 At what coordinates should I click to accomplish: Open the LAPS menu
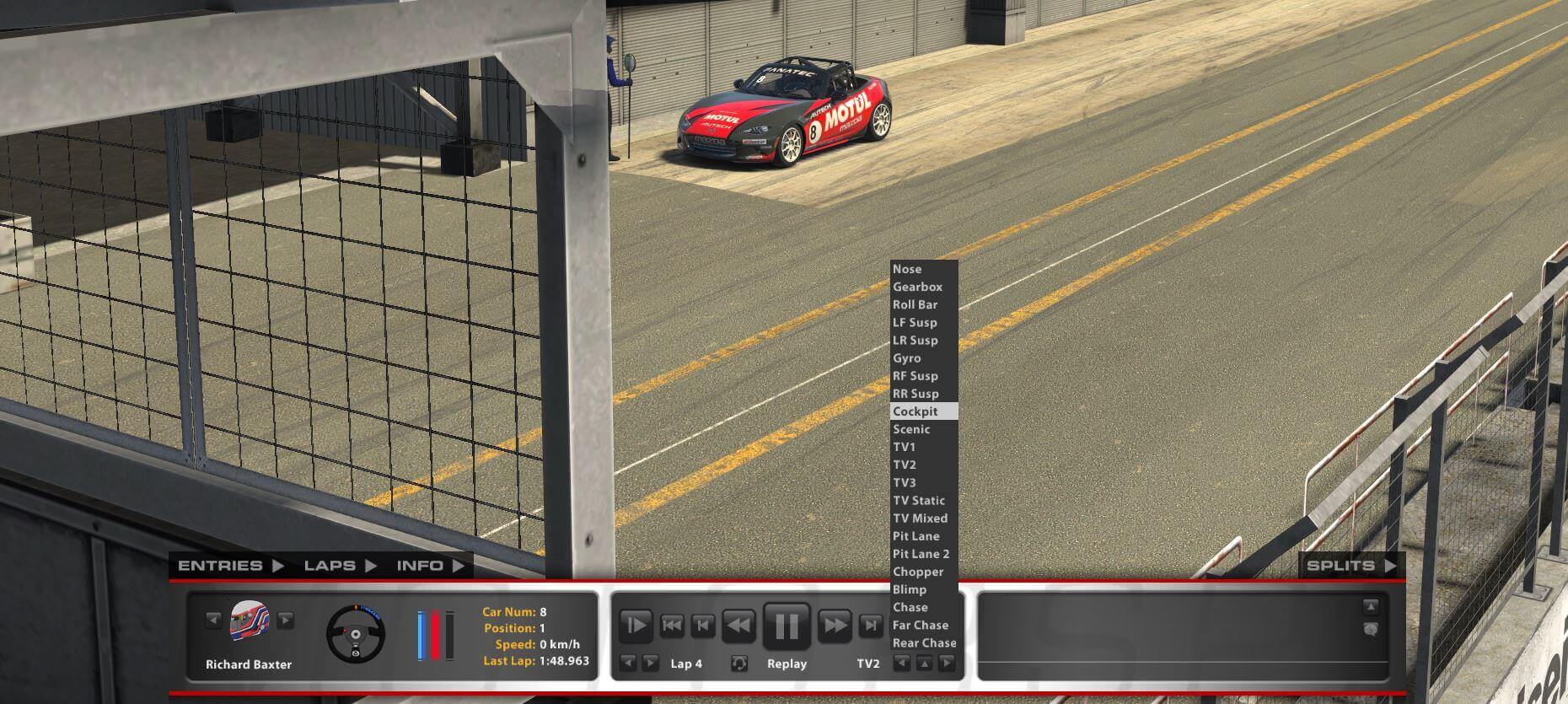(336, 566)
